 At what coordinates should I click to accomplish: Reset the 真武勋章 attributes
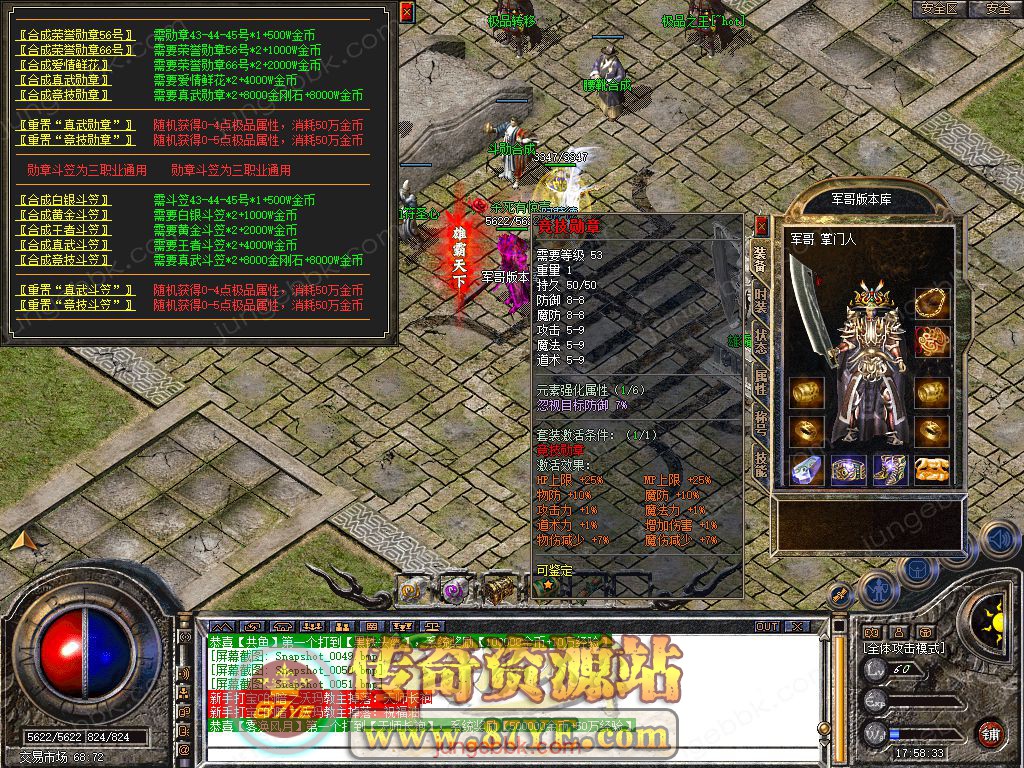coord(76,125)
